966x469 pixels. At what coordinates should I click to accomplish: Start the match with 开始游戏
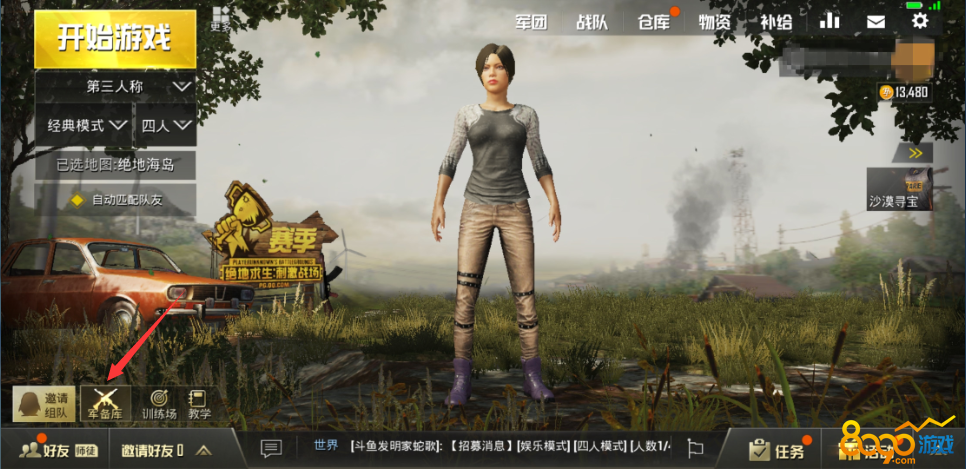[x=114, y=39]
